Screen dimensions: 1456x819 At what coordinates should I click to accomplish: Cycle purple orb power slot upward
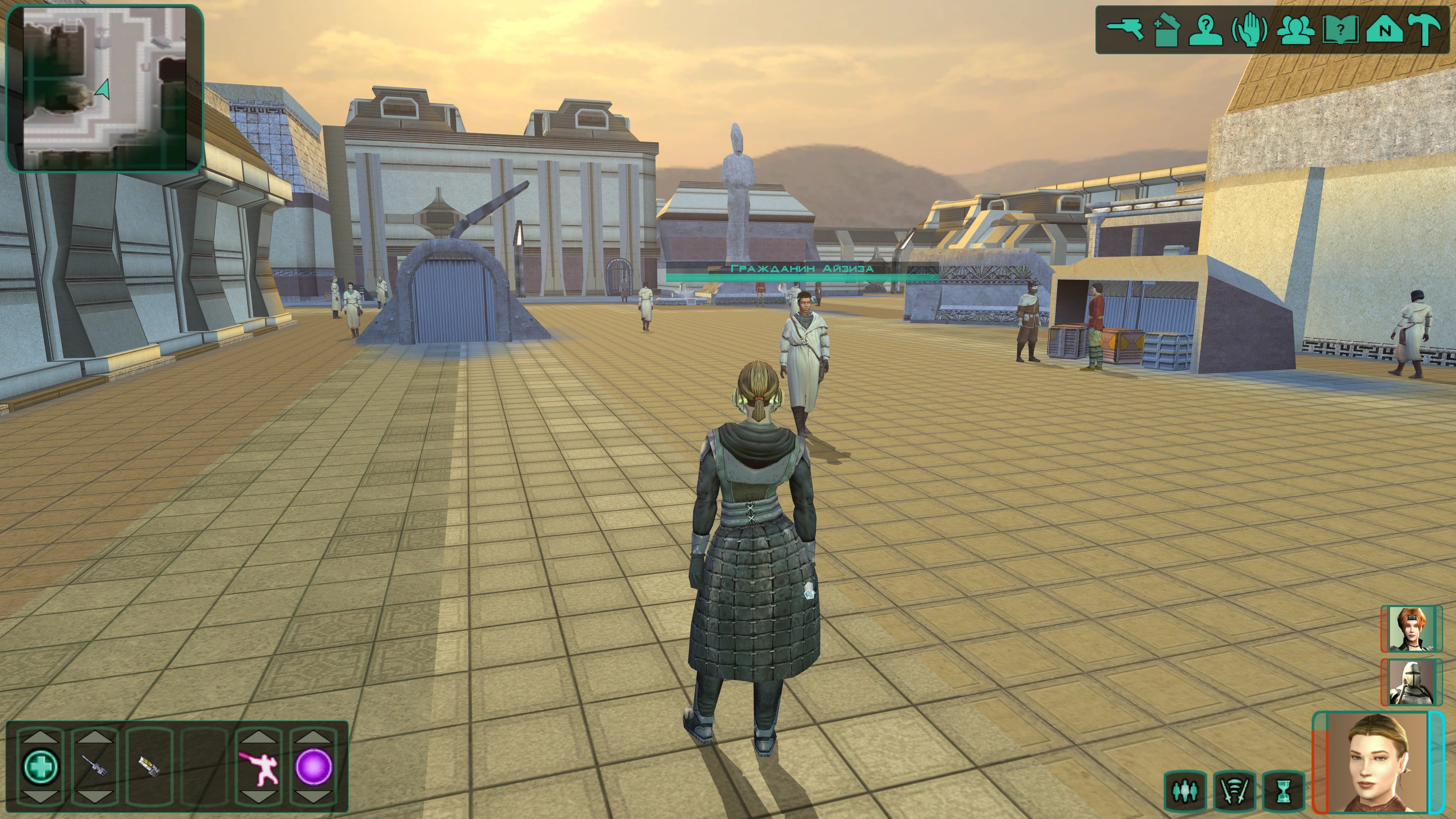pyautogui.click(x=313, y=736)
